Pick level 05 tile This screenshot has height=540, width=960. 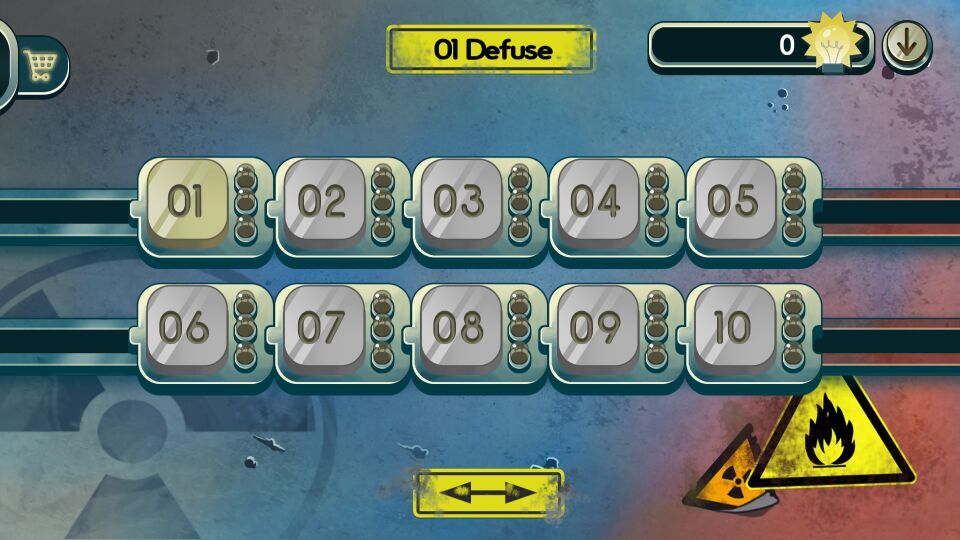point(733,202)
